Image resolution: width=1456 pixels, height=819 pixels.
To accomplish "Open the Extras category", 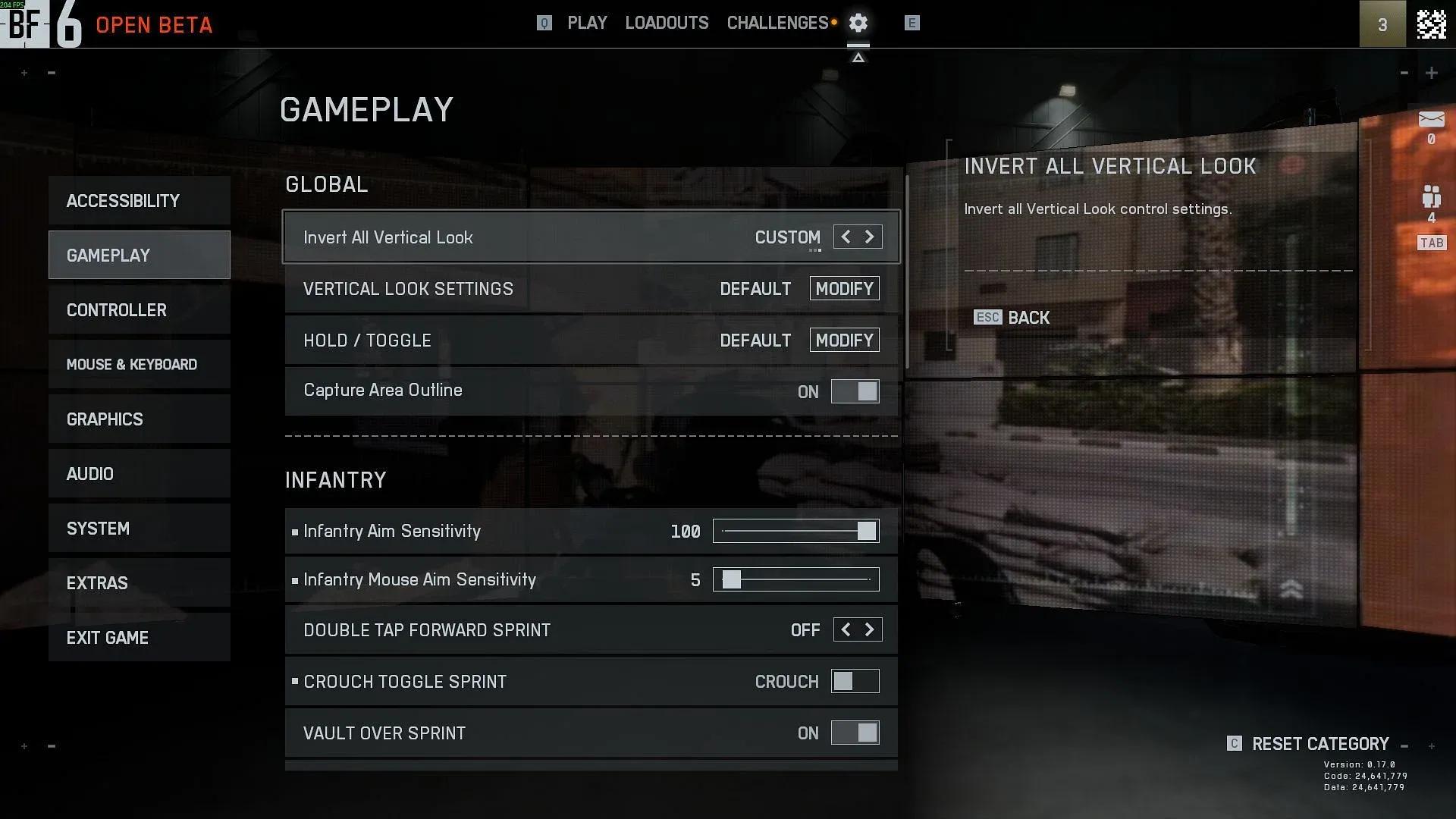I will click(139, 583).
